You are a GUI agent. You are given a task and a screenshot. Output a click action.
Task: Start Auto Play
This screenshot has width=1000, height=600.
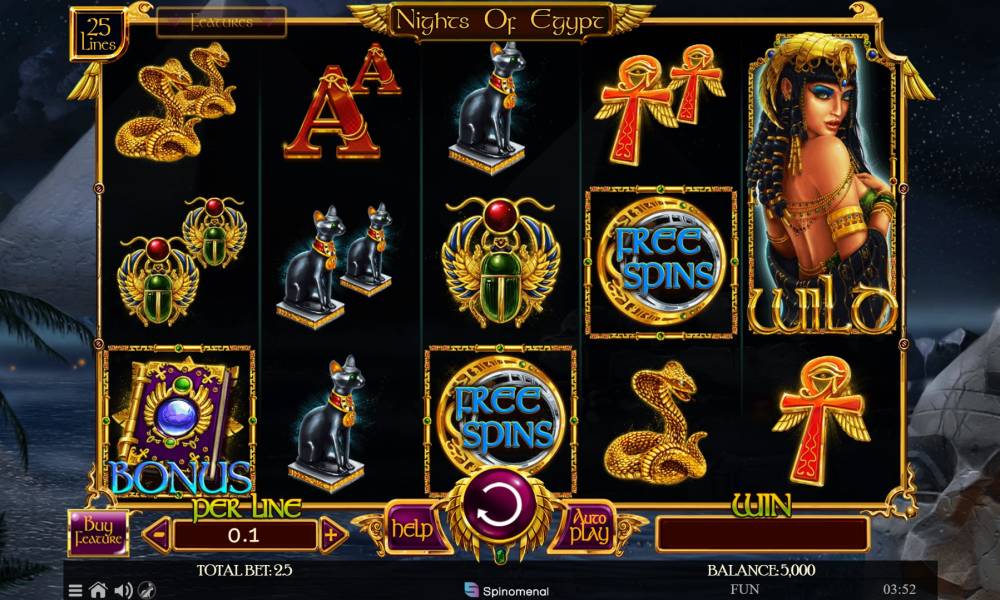[x=590, y=528]
